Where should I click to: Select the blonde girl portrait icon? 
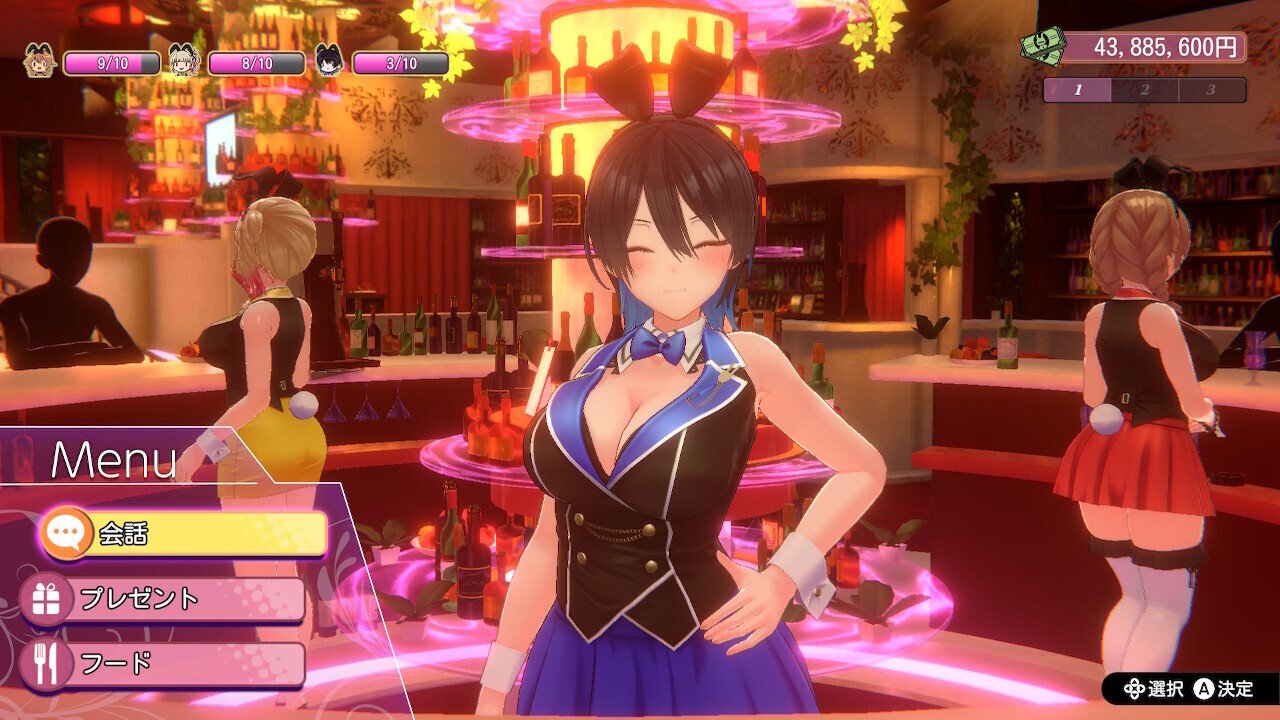tap(184, 62)
